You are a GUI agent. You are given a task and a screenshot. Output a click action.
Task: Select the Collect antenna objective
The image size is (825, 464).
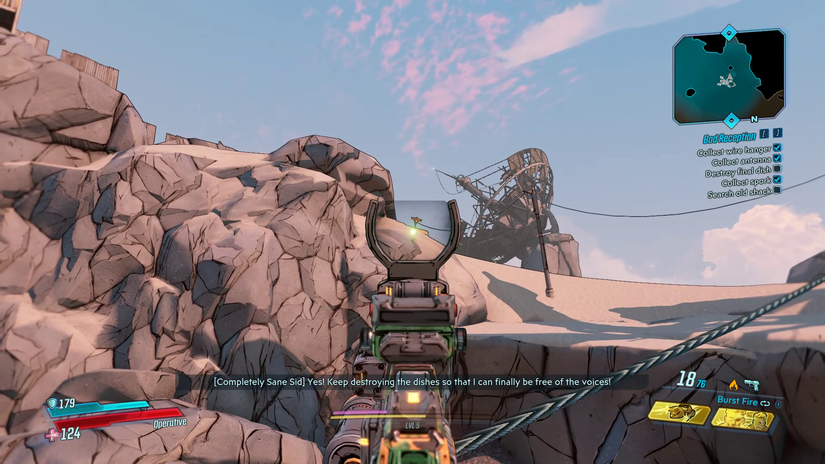740,160
